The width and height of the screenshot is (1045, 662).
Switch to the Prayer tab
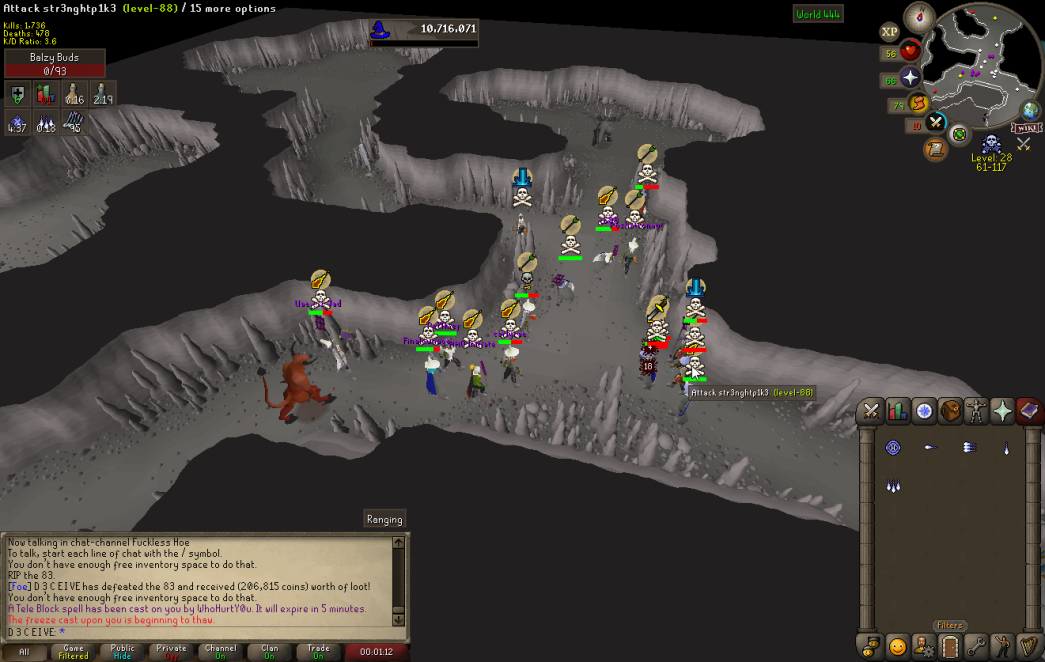[1001, 410]
